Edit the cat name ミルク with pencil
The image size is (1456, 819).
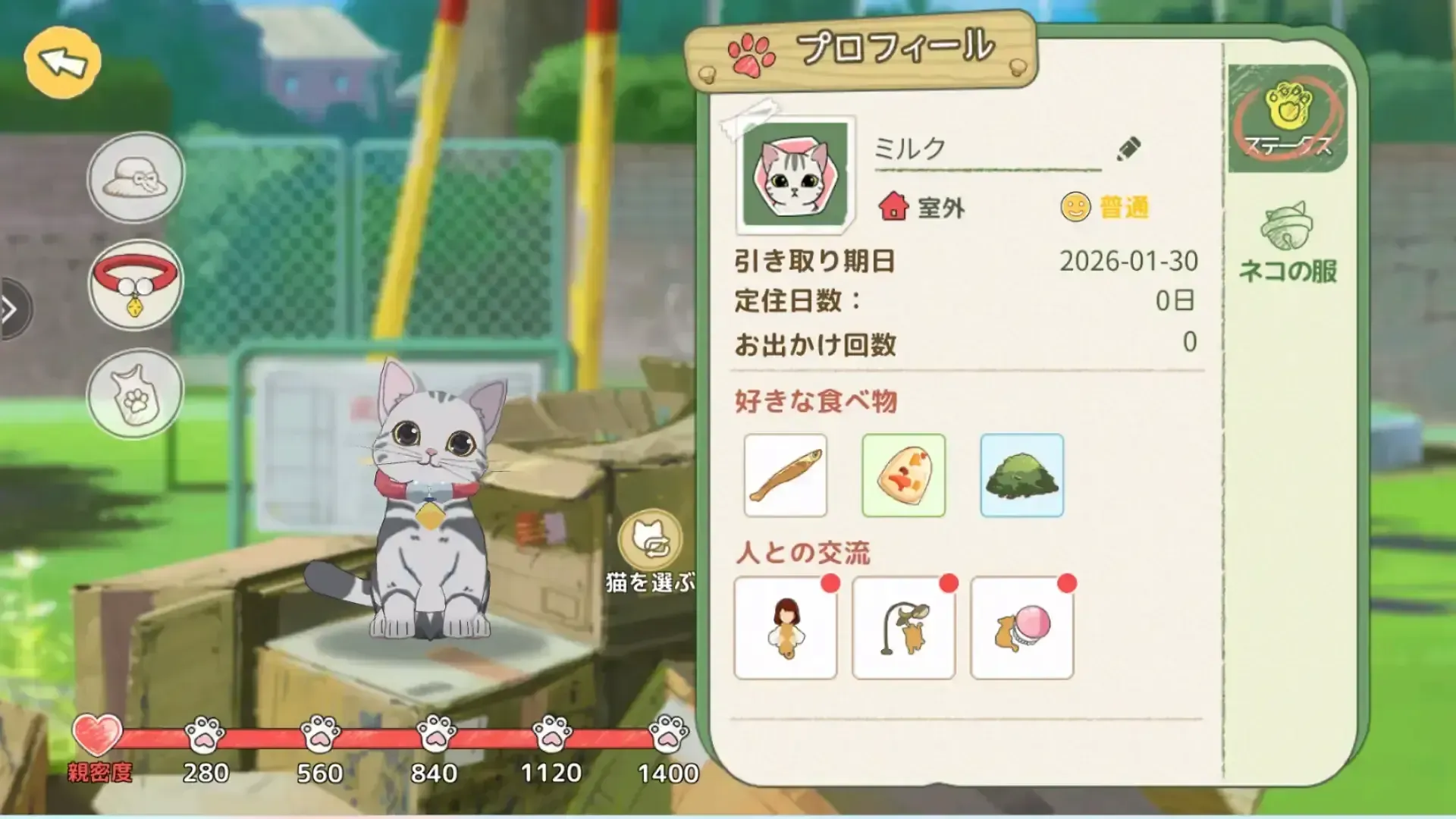[1128, 149]
